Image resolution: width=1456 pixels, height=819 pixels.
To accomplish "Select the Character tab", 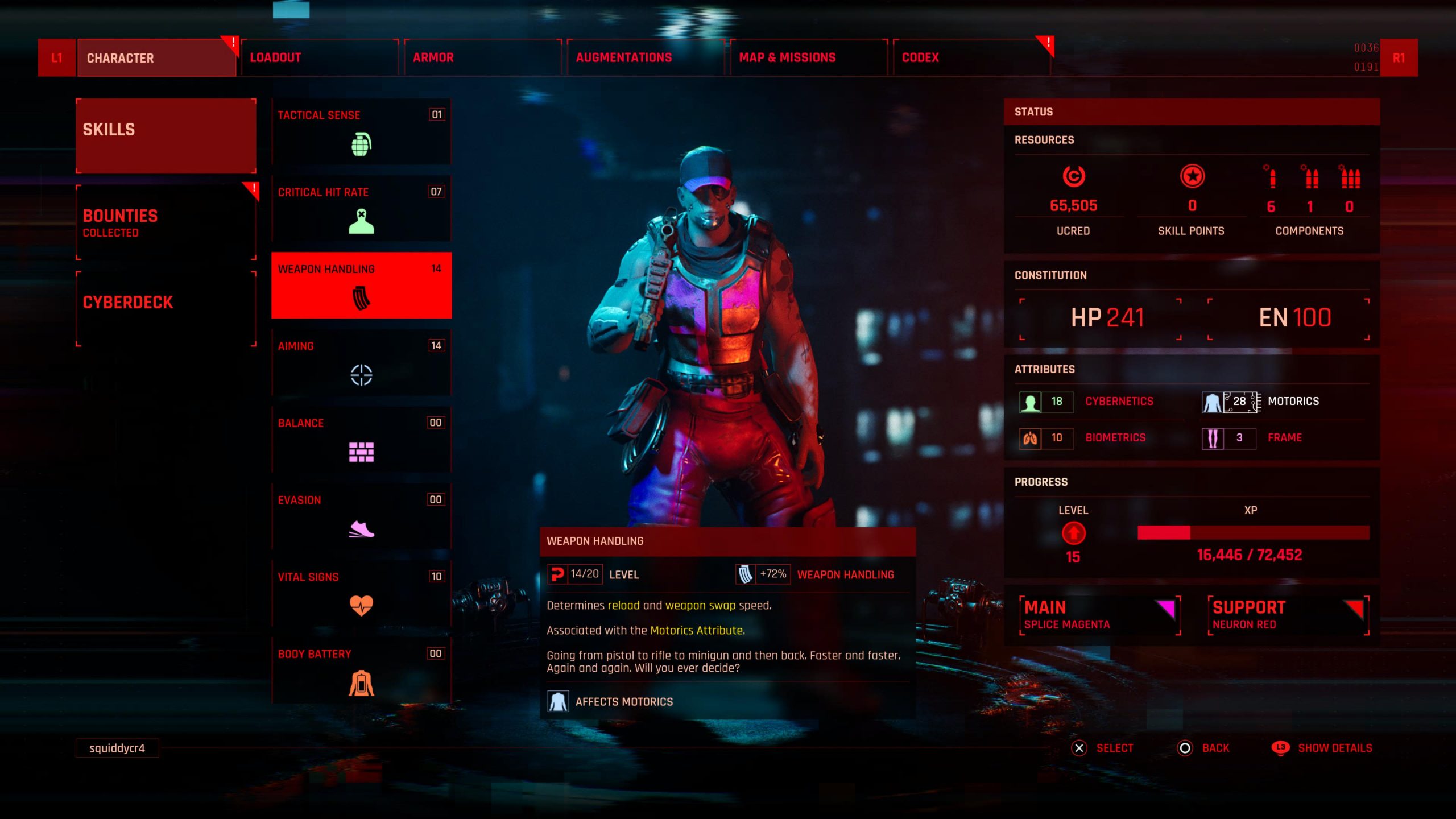I will coord(156,57).
